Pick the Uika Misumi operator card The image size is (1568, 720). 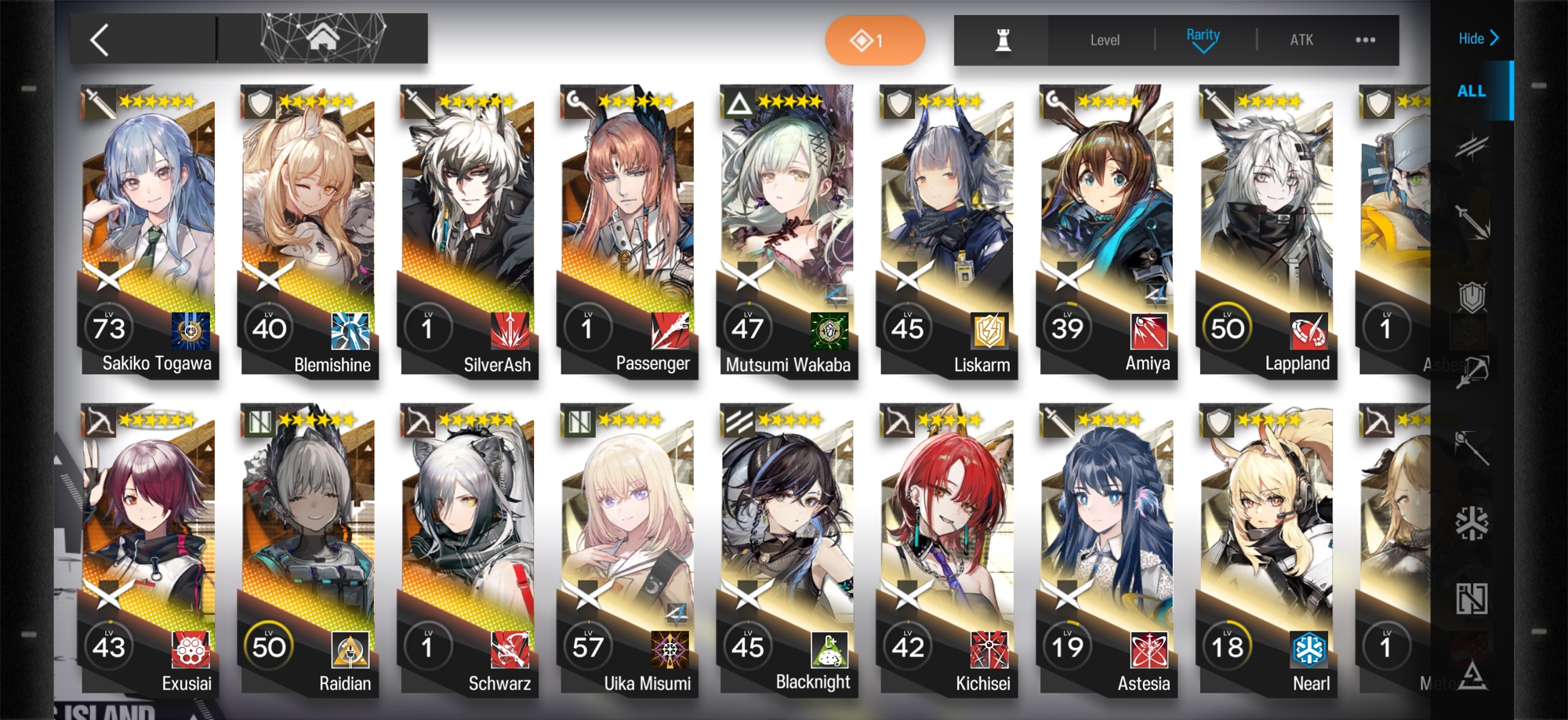point(628,548)
